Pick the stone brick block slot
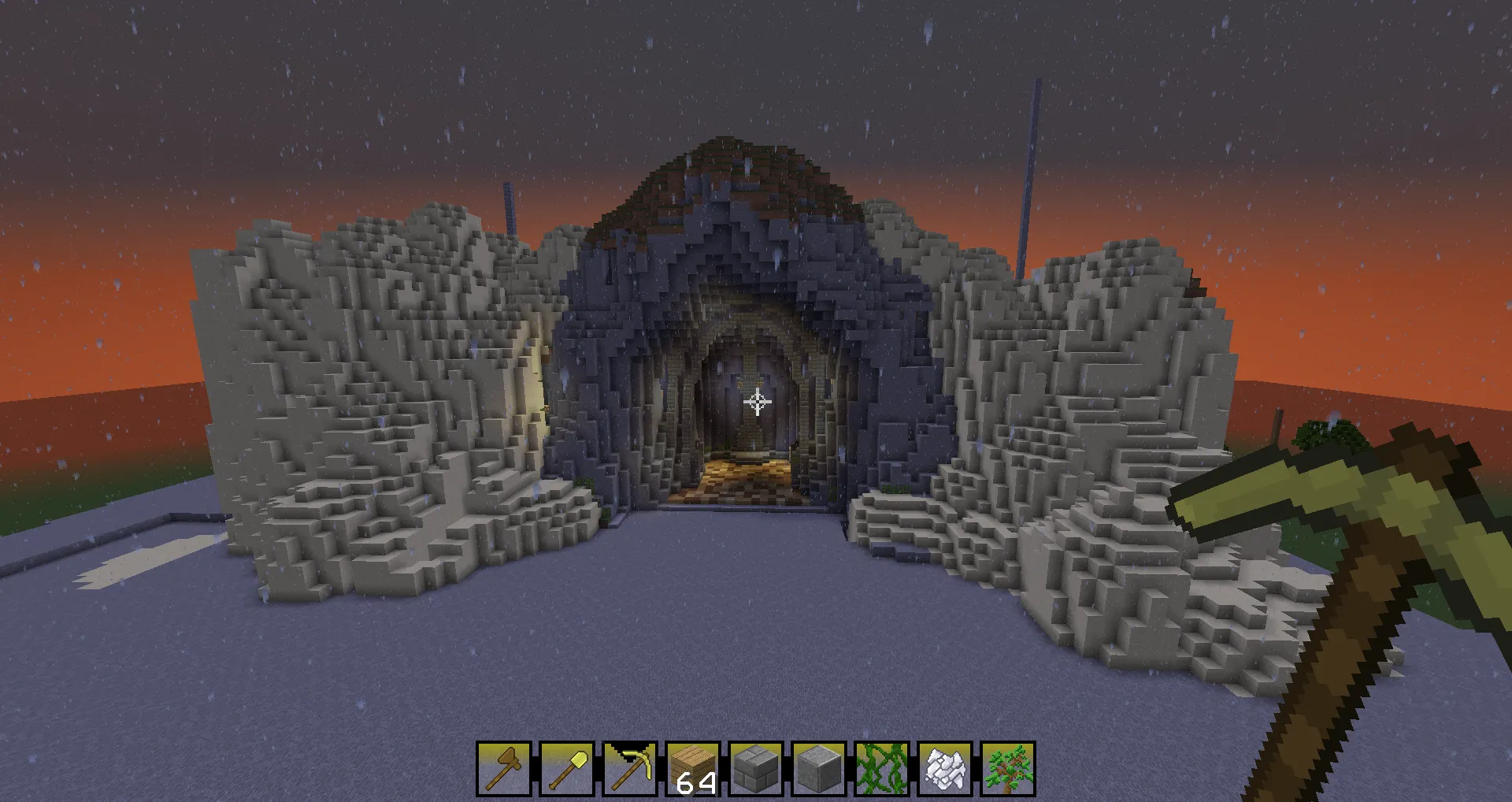Image resolution: width=1512 pixels, height=802 pixels. pos(756,768)
